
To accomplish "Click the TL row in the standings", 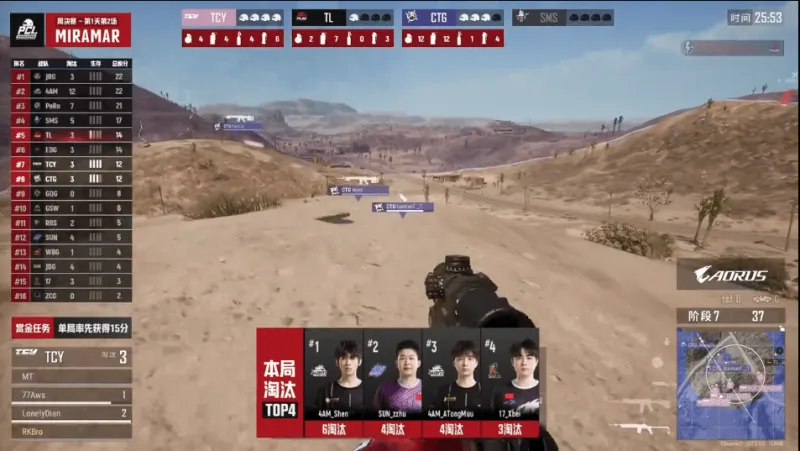I will (x=70, y=134).
